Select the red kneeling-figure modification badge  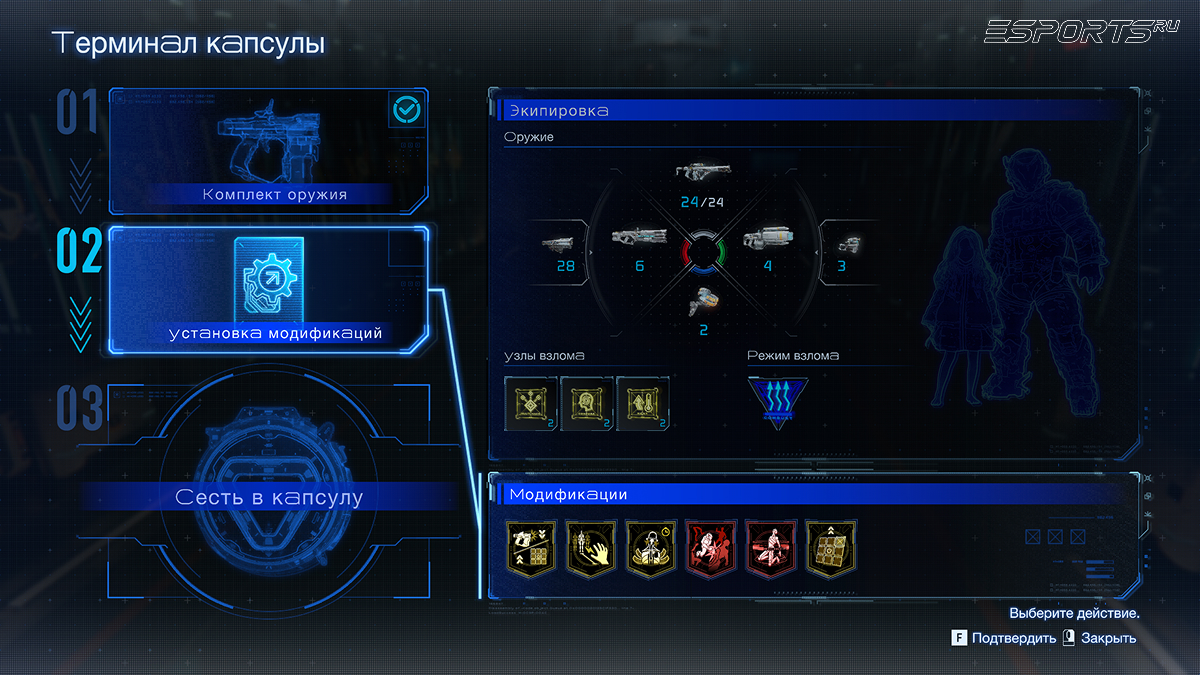tap(771, 547)
